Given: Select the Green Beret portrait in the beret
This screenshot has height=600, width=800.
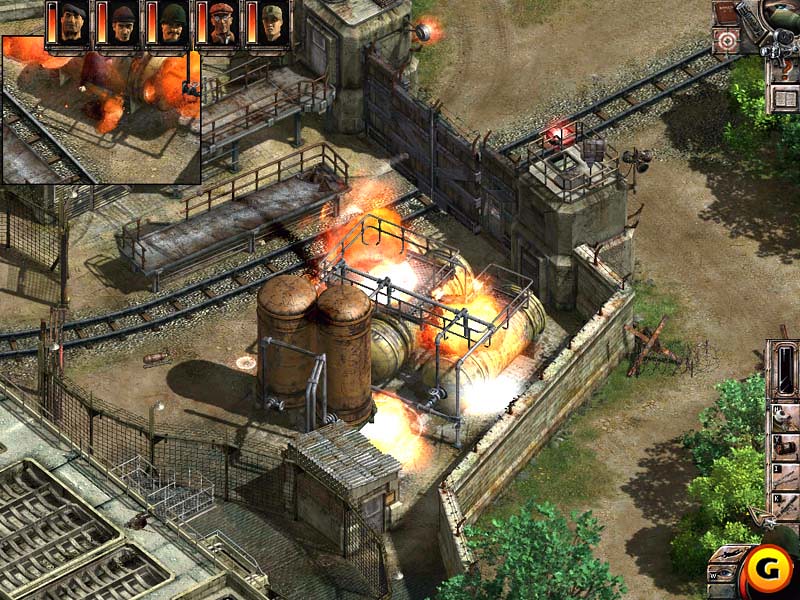Looking at the screenshot, I should click(x=73, y=23).
